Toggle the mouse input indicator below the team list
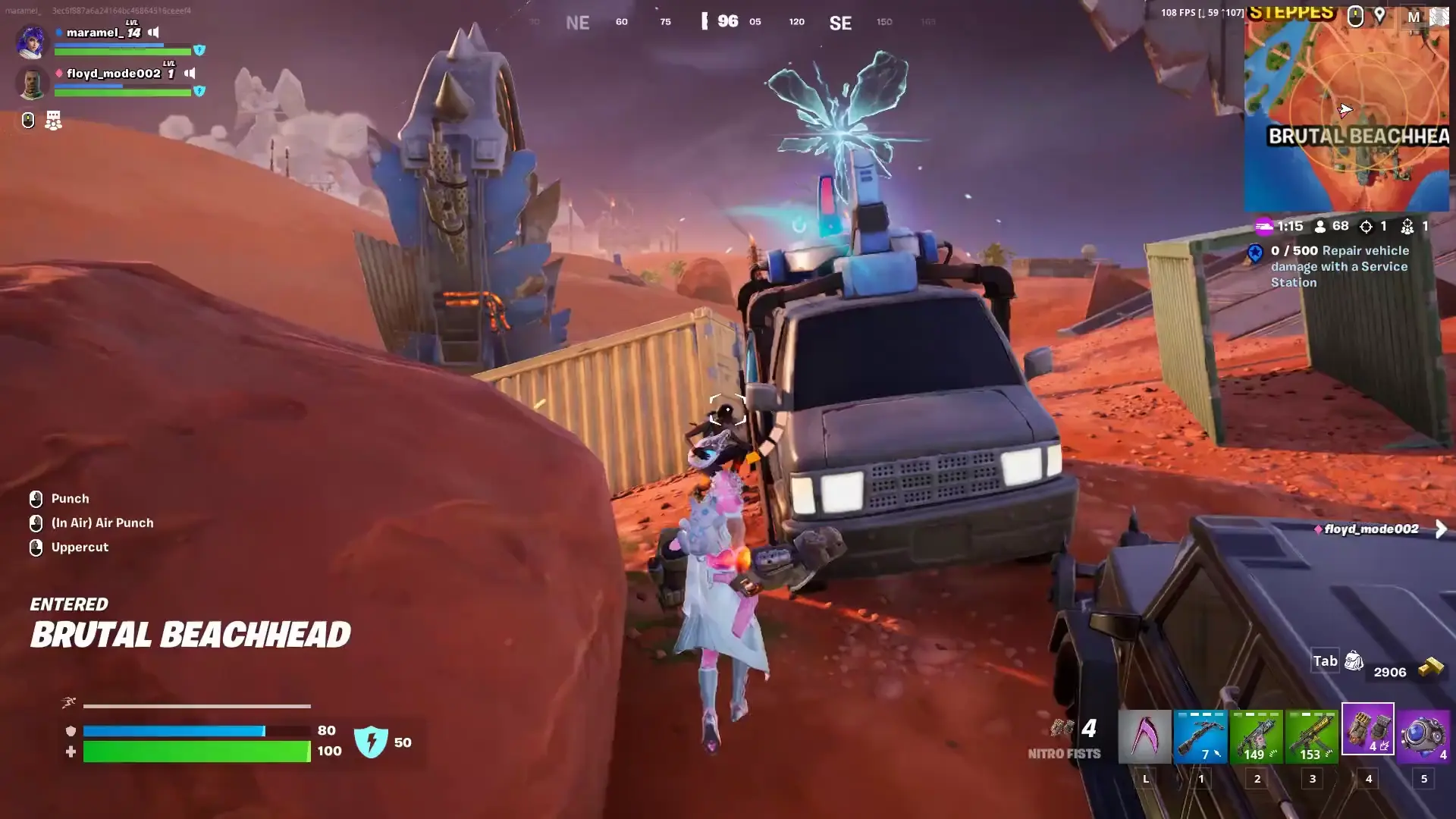The height and width of the screenshot is (819, 1456). tap(28, 119)
